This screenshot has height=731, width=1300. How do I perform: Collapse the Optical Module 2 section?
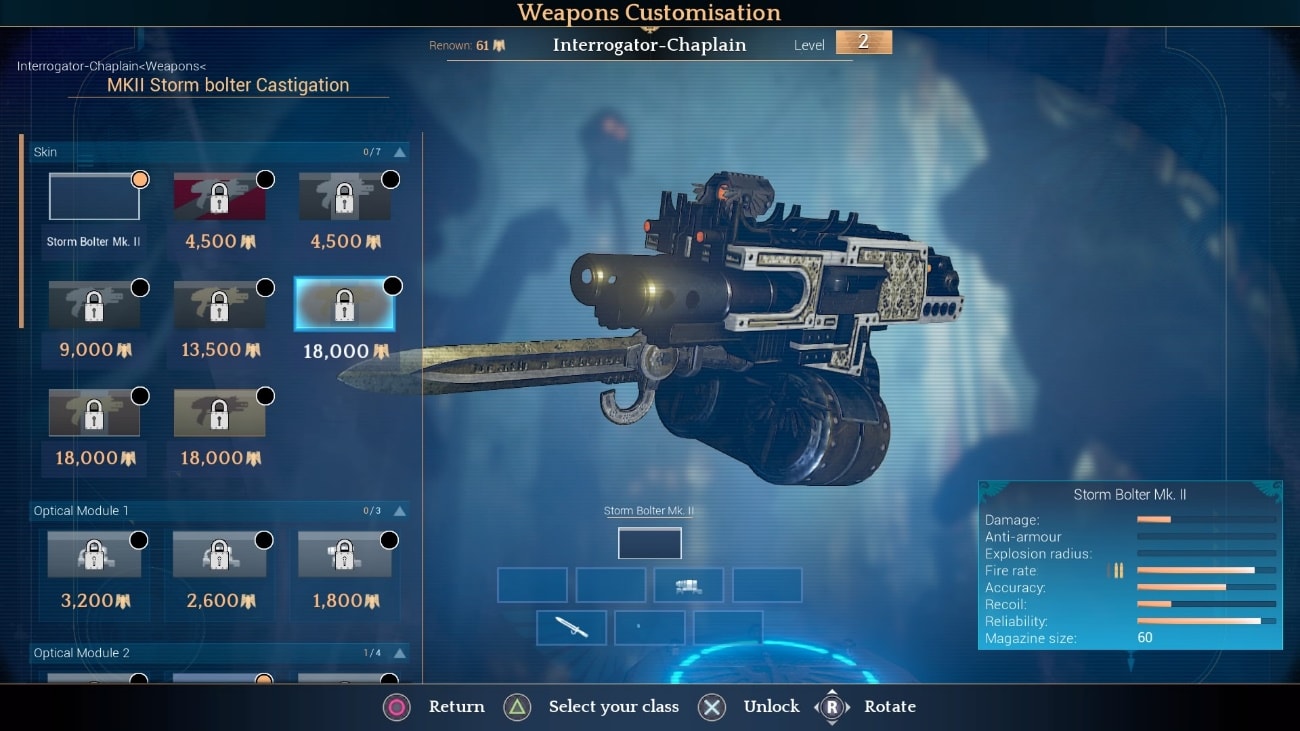400,653
